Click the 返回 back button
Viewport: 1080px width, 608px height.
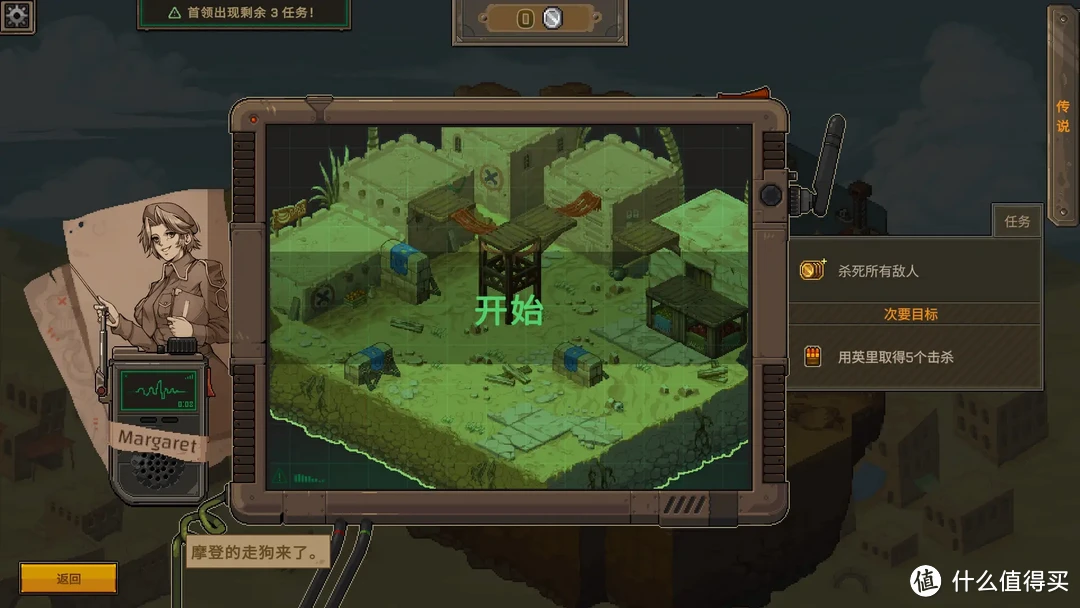tap(68, 578)
